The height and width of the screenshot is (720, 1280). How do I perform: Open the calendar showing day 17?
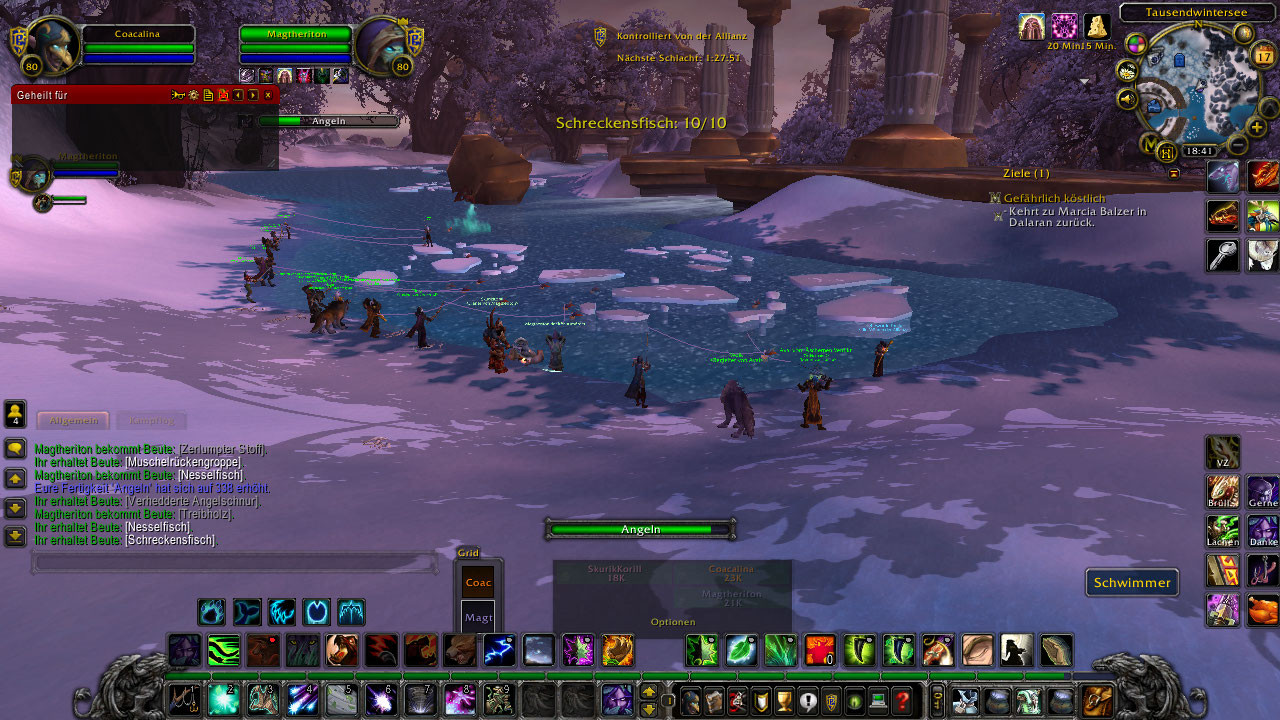(x=1263, y=55)
